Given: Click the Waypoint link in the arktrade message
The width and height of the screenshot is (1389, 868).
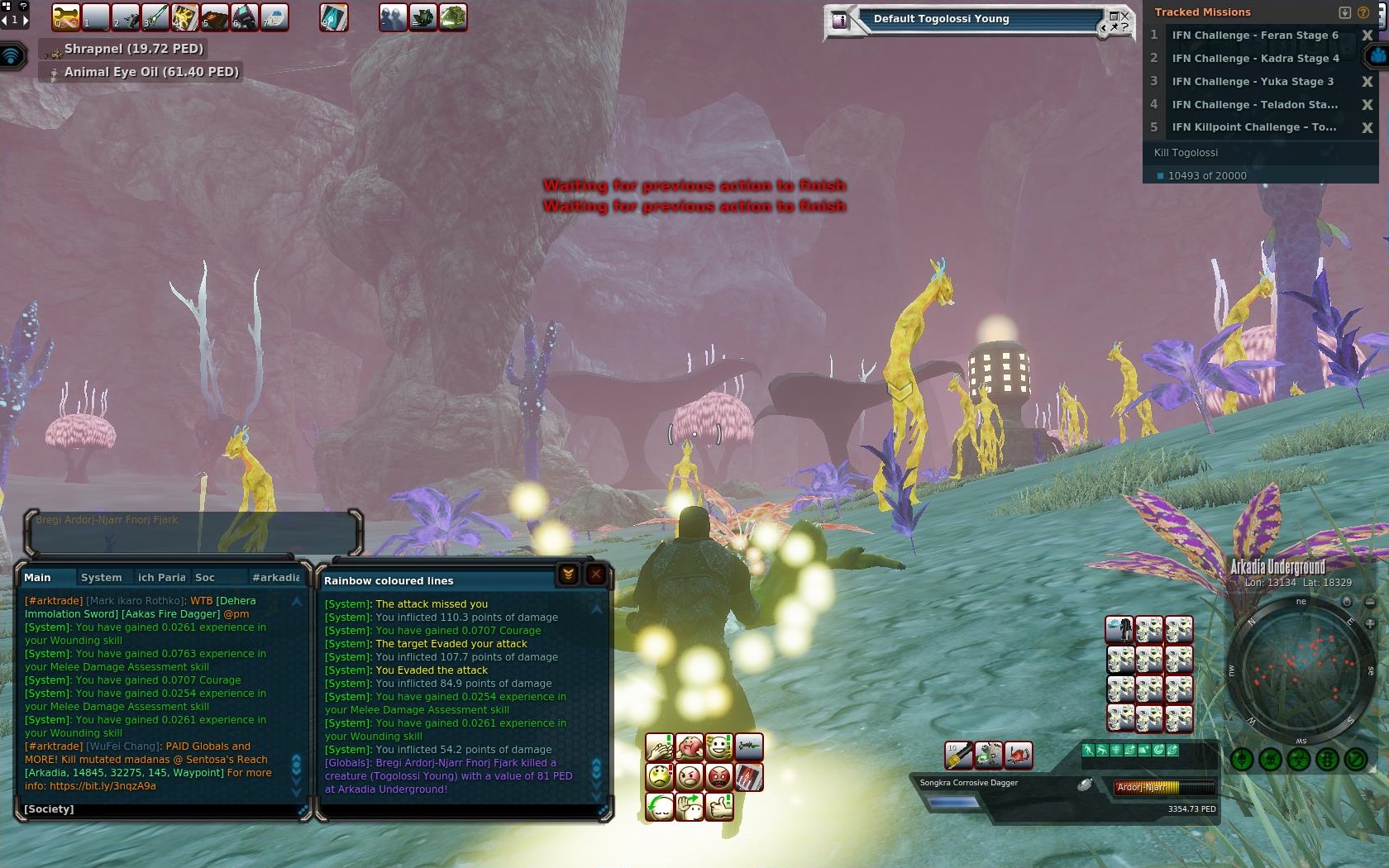Looking at the screenshot, I should point(198,773).
